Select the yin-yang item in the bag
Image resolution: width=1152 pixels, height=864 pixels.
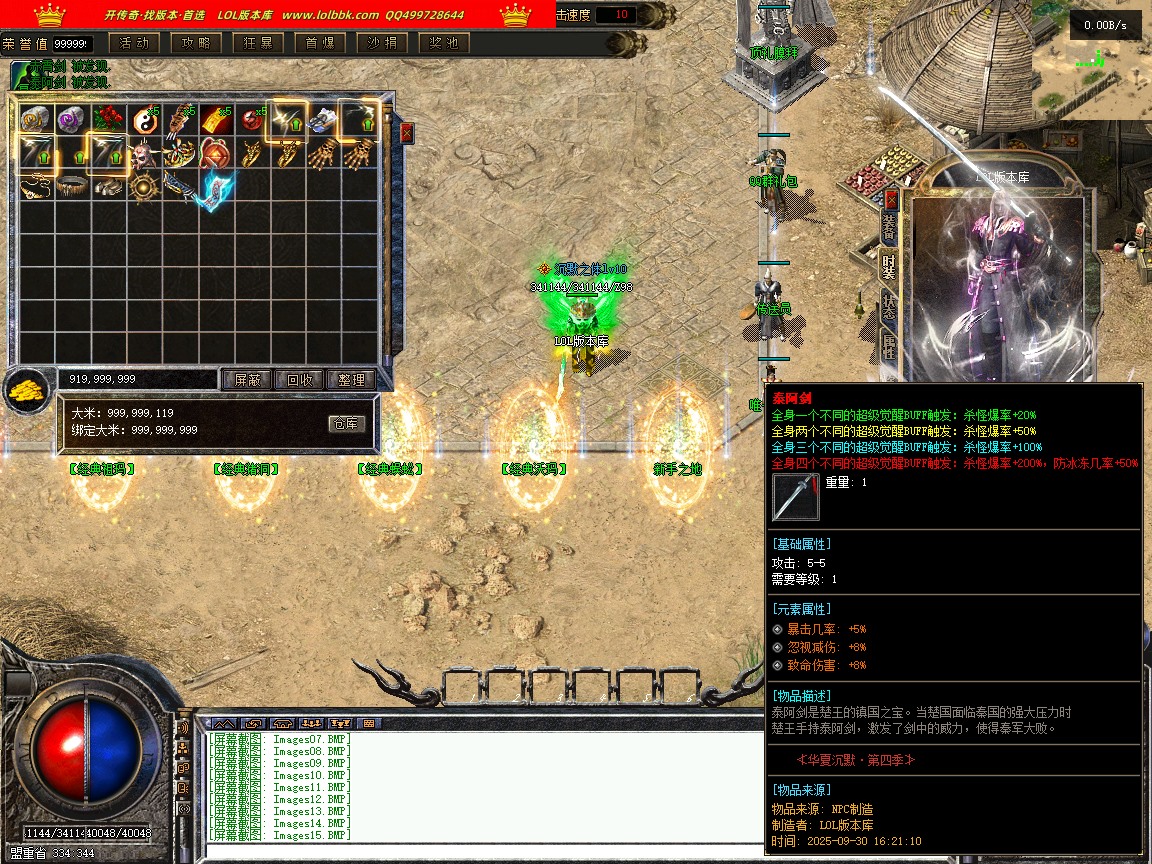[x=144, y=121]
